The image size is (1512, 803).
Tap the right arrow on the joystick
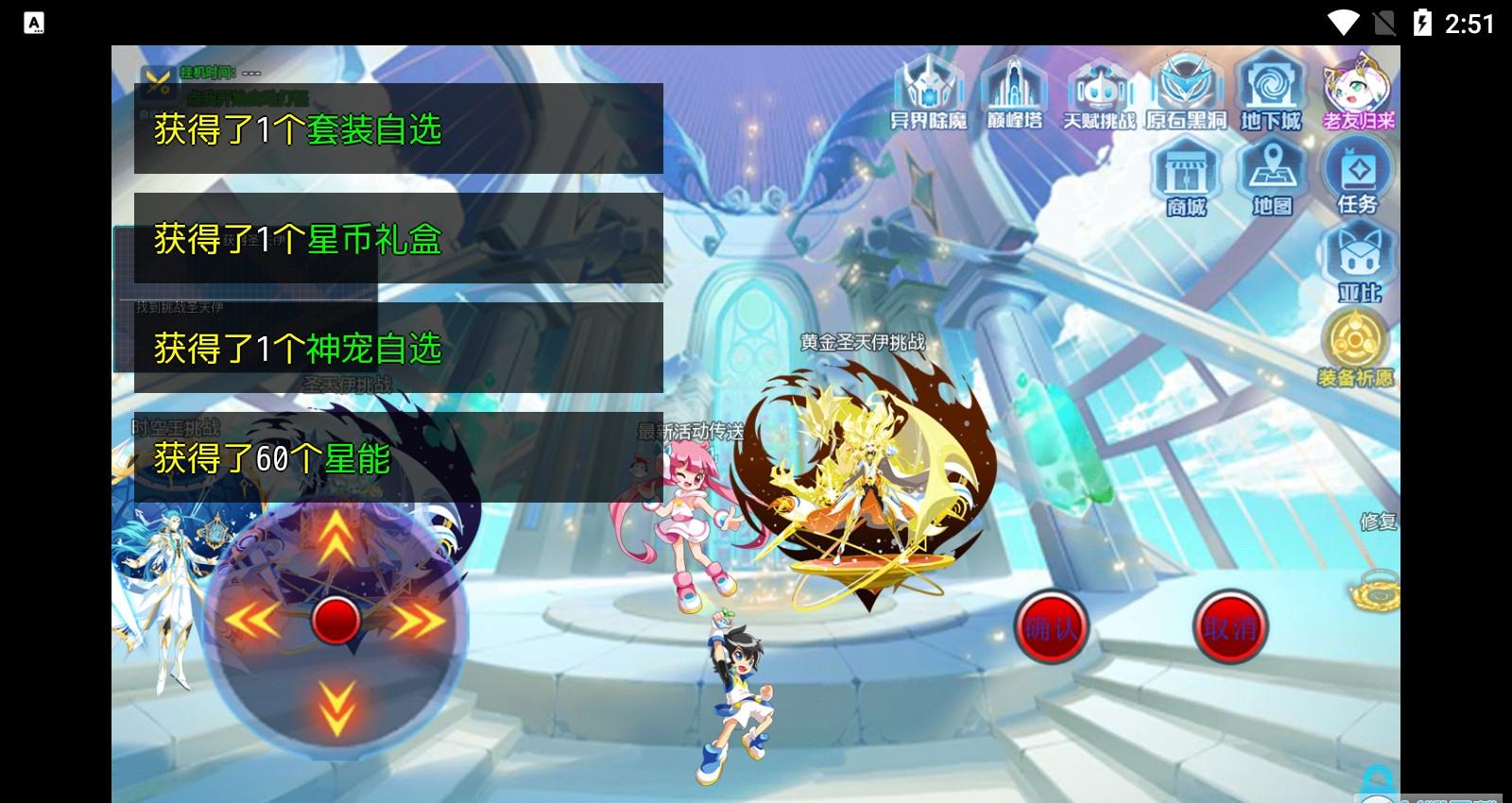point(419,621)
